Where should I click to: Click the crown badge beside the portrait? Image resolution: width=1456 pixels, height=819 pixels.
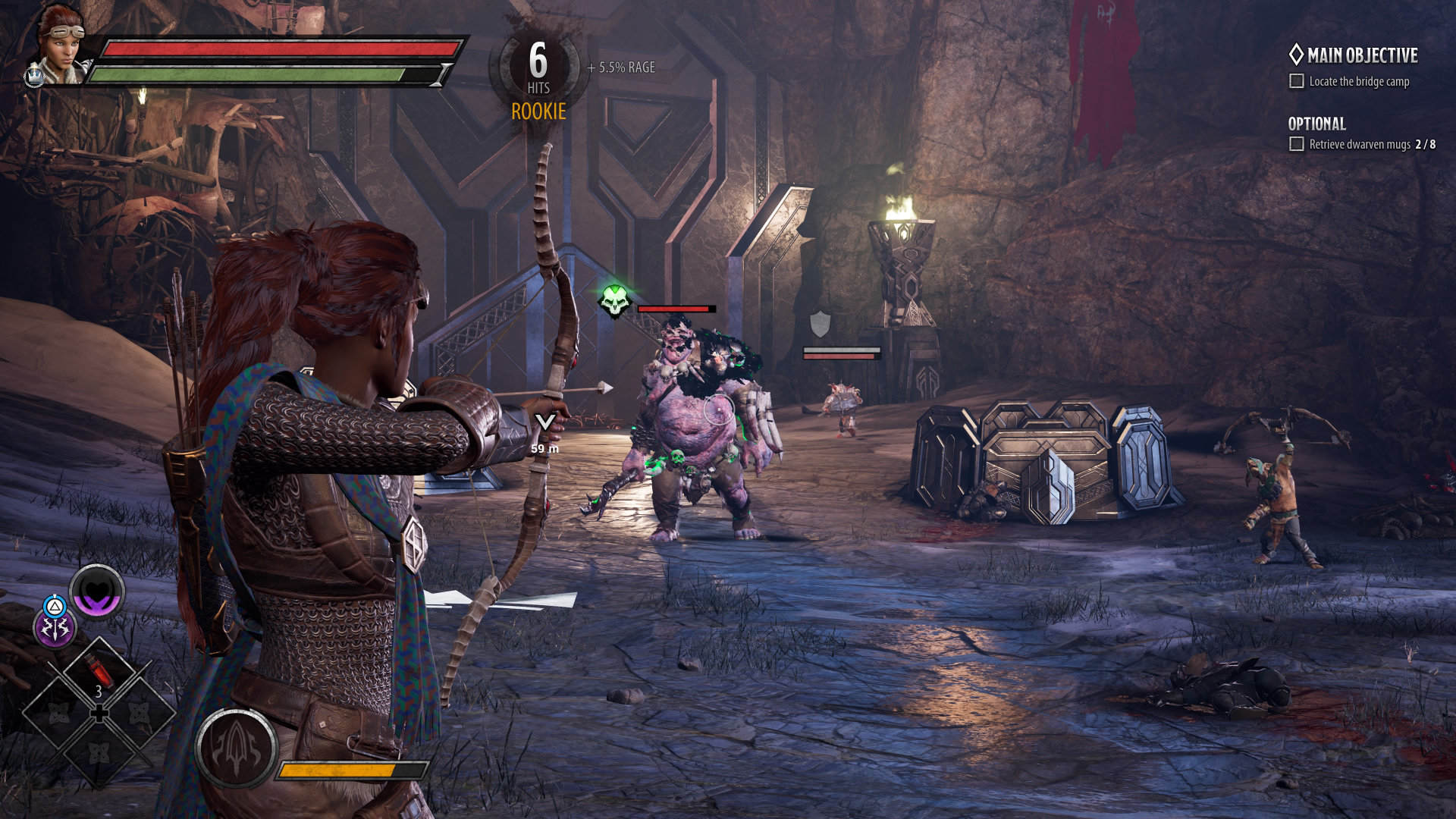coord(34,76)
